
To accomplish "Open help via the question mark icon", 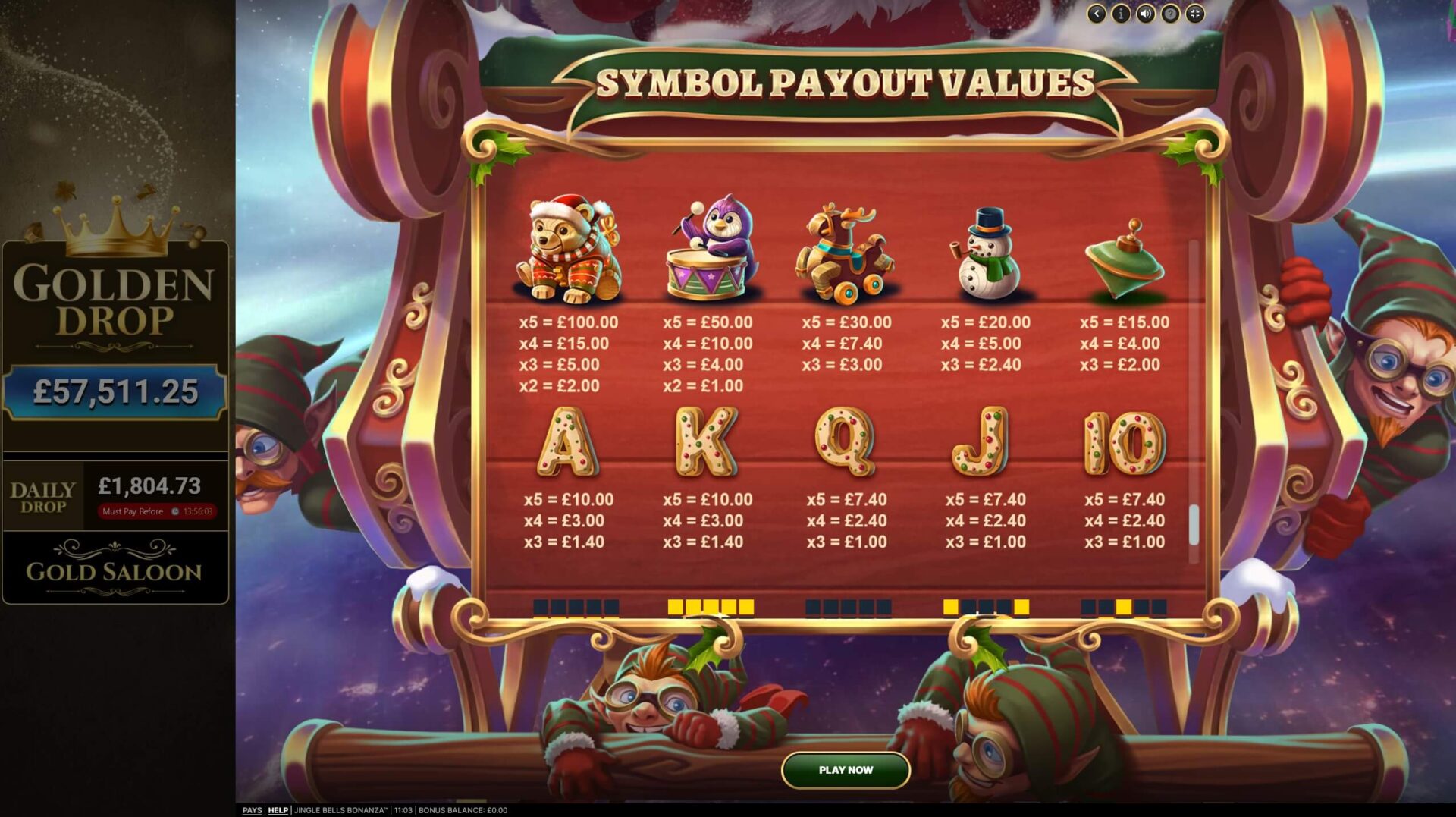I will [x=1170, y=14].
